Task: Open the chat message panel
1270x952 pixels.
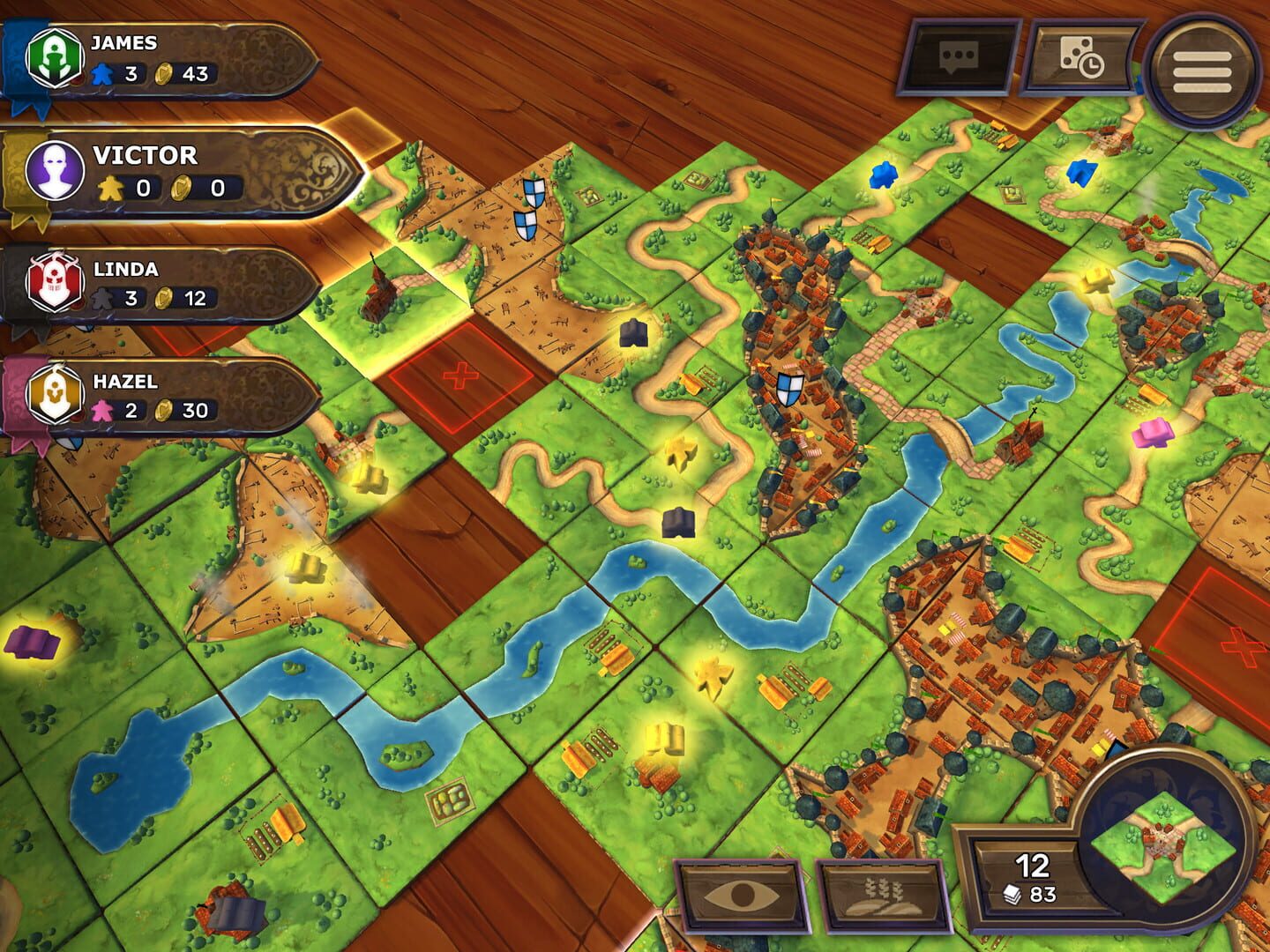Action: pyautogui.click(x=960, y=56)
